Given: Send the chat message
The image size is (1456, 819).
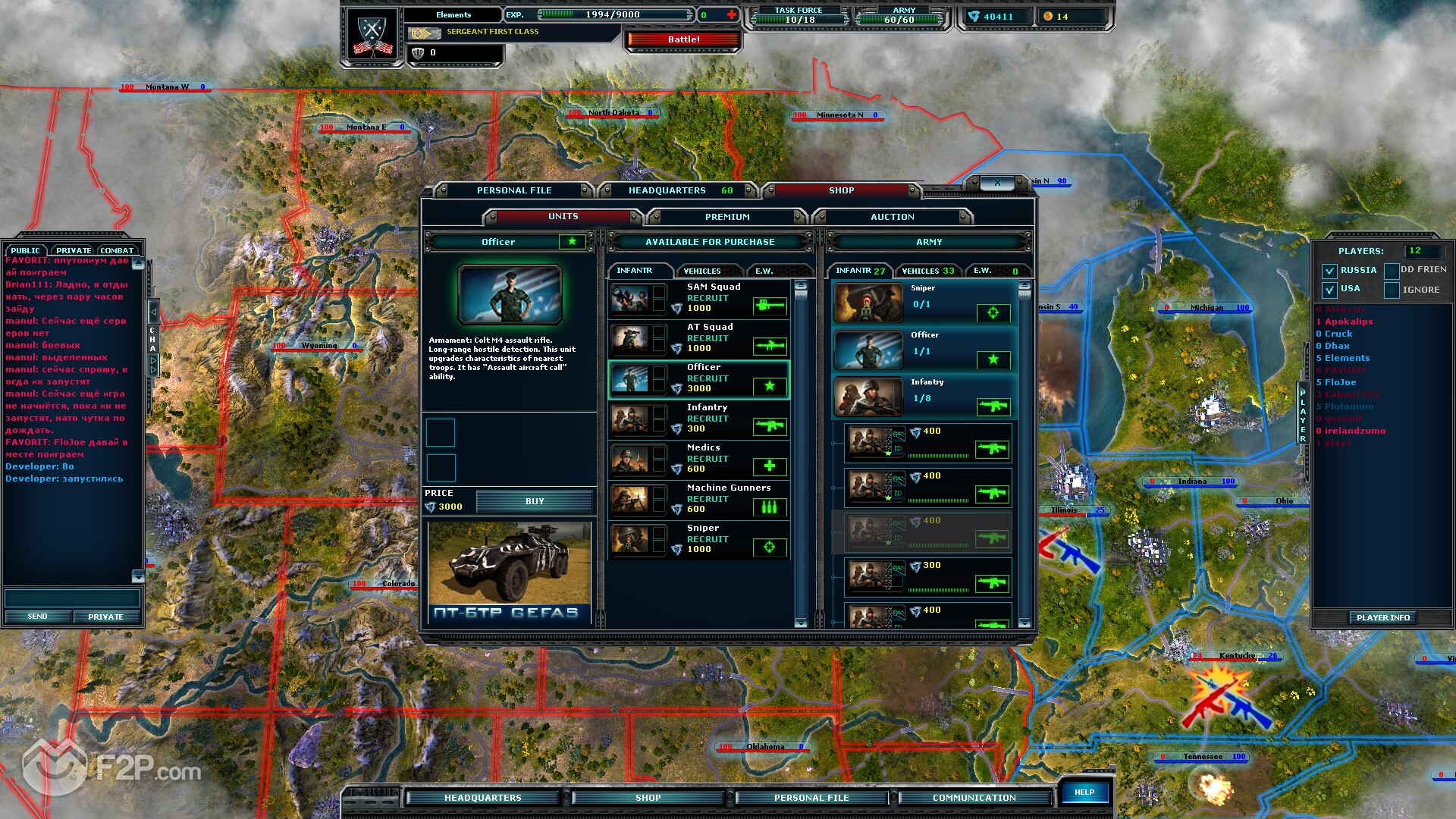Looking at the screenshot, I should (37, 617).
